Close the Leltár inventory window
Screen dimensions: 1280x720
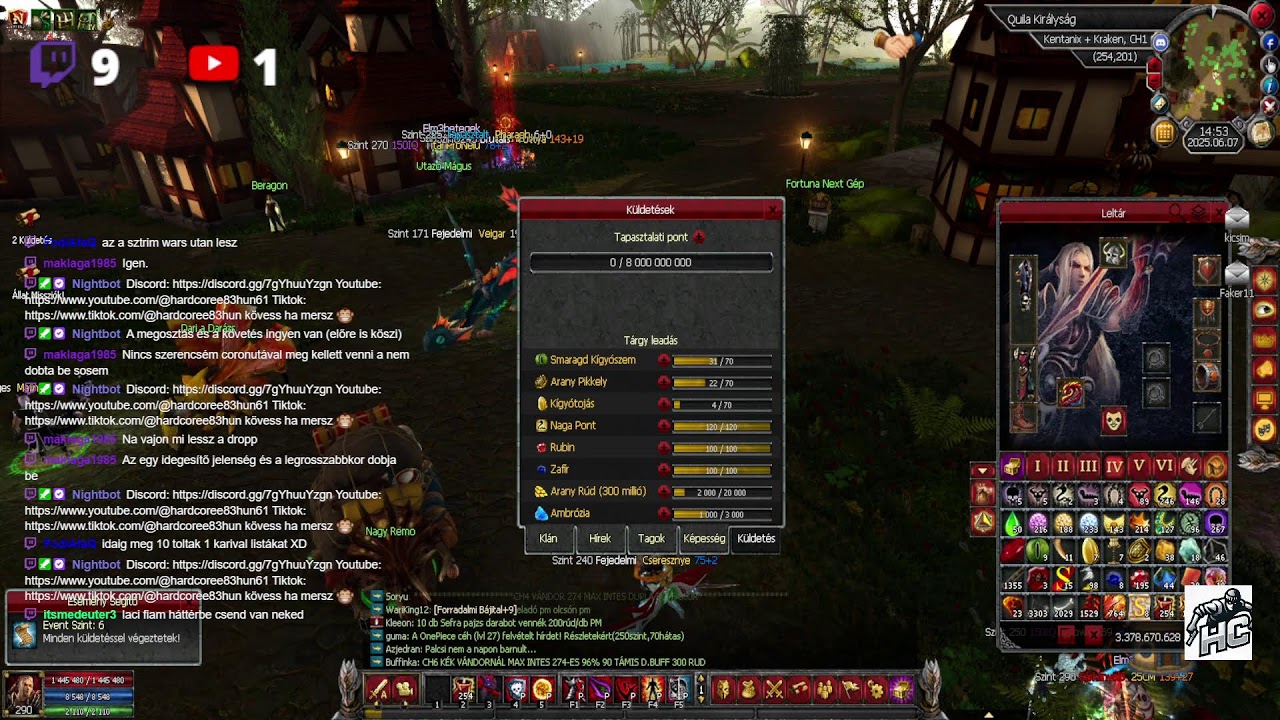pyautogui.click(x=1218, y=212)
